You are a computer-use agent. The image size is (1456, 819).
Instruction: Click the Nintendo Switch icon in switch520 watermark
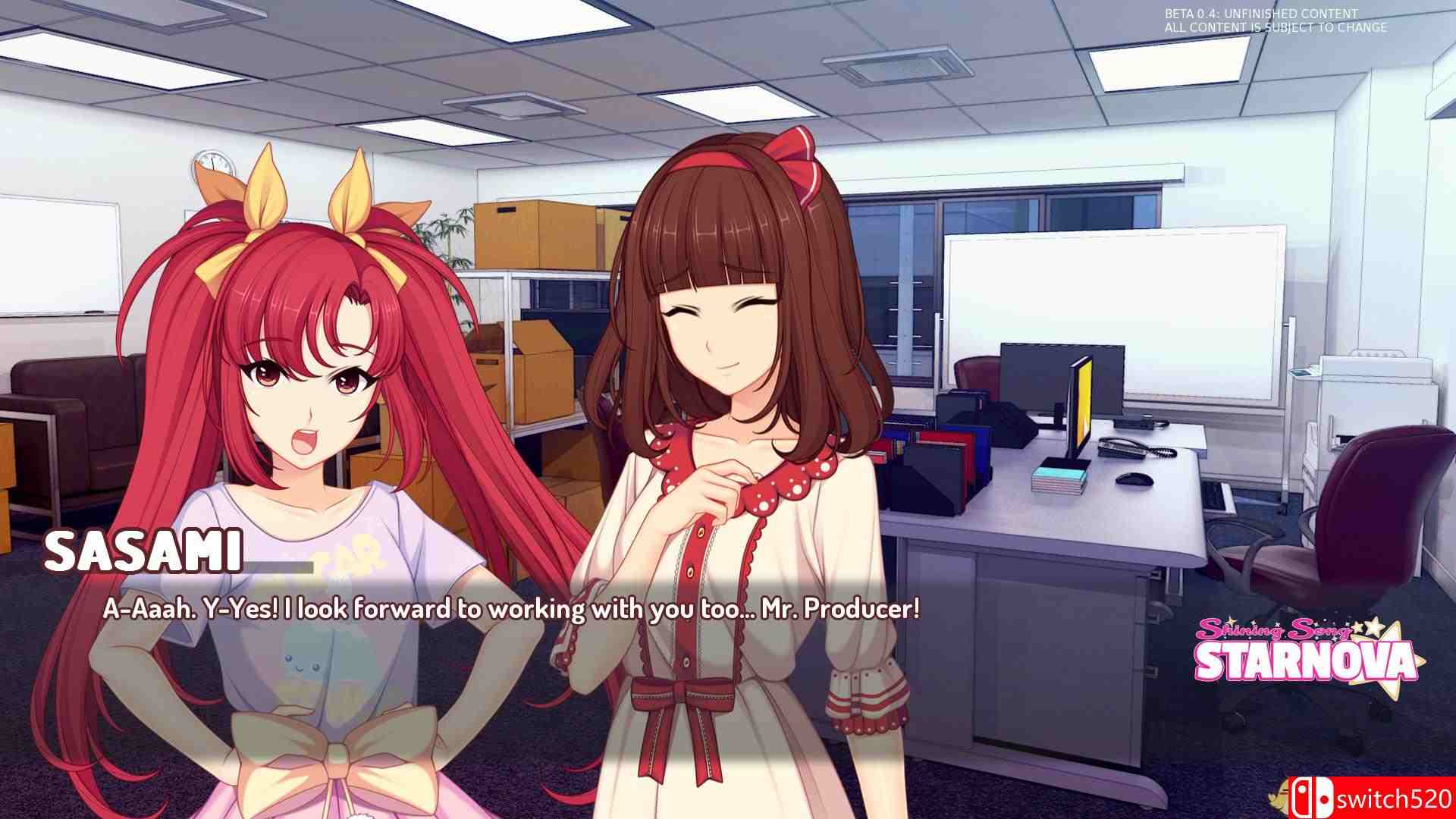point(1311,797)
